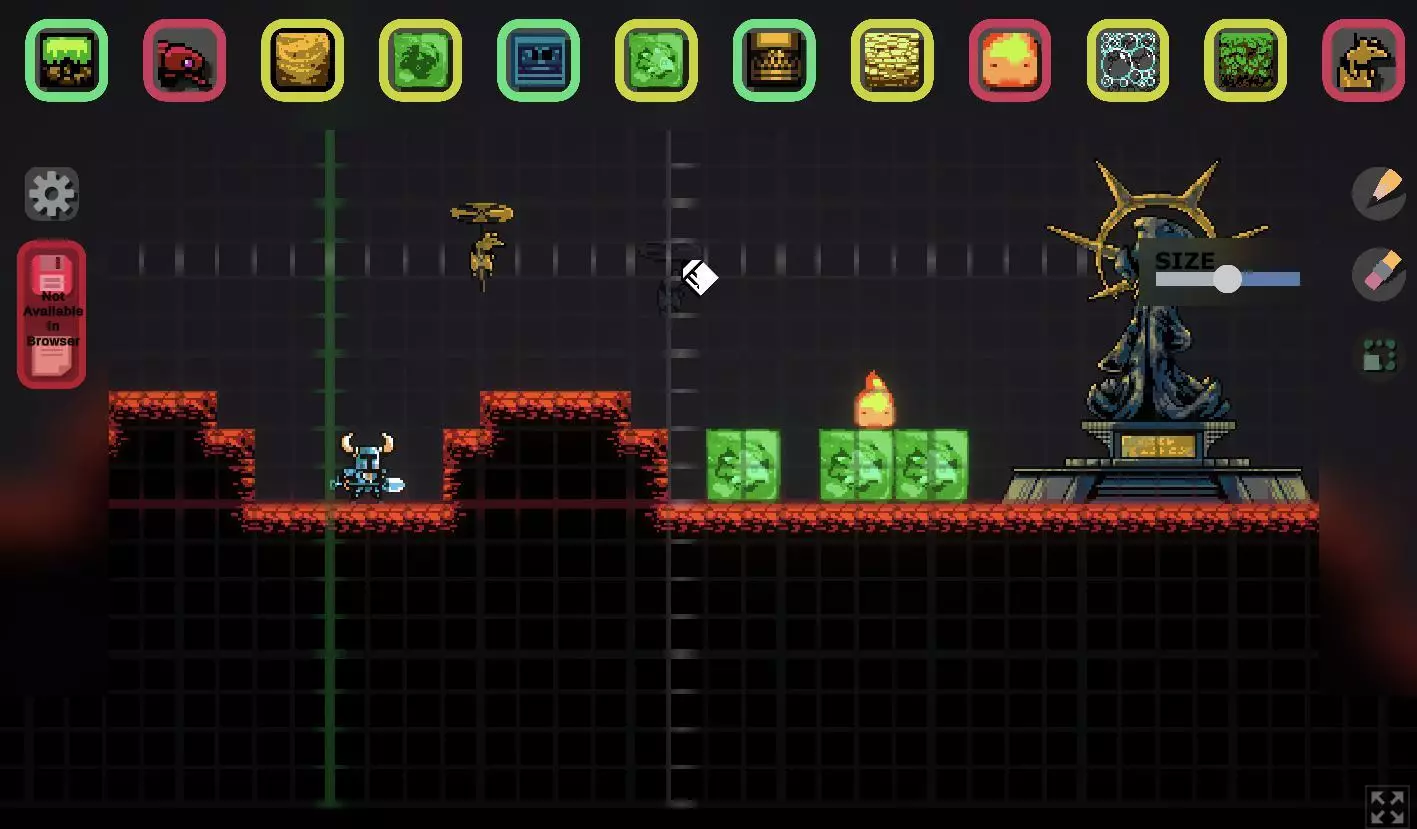
Task: Select the gold brick wall tile
Action: 892,60
